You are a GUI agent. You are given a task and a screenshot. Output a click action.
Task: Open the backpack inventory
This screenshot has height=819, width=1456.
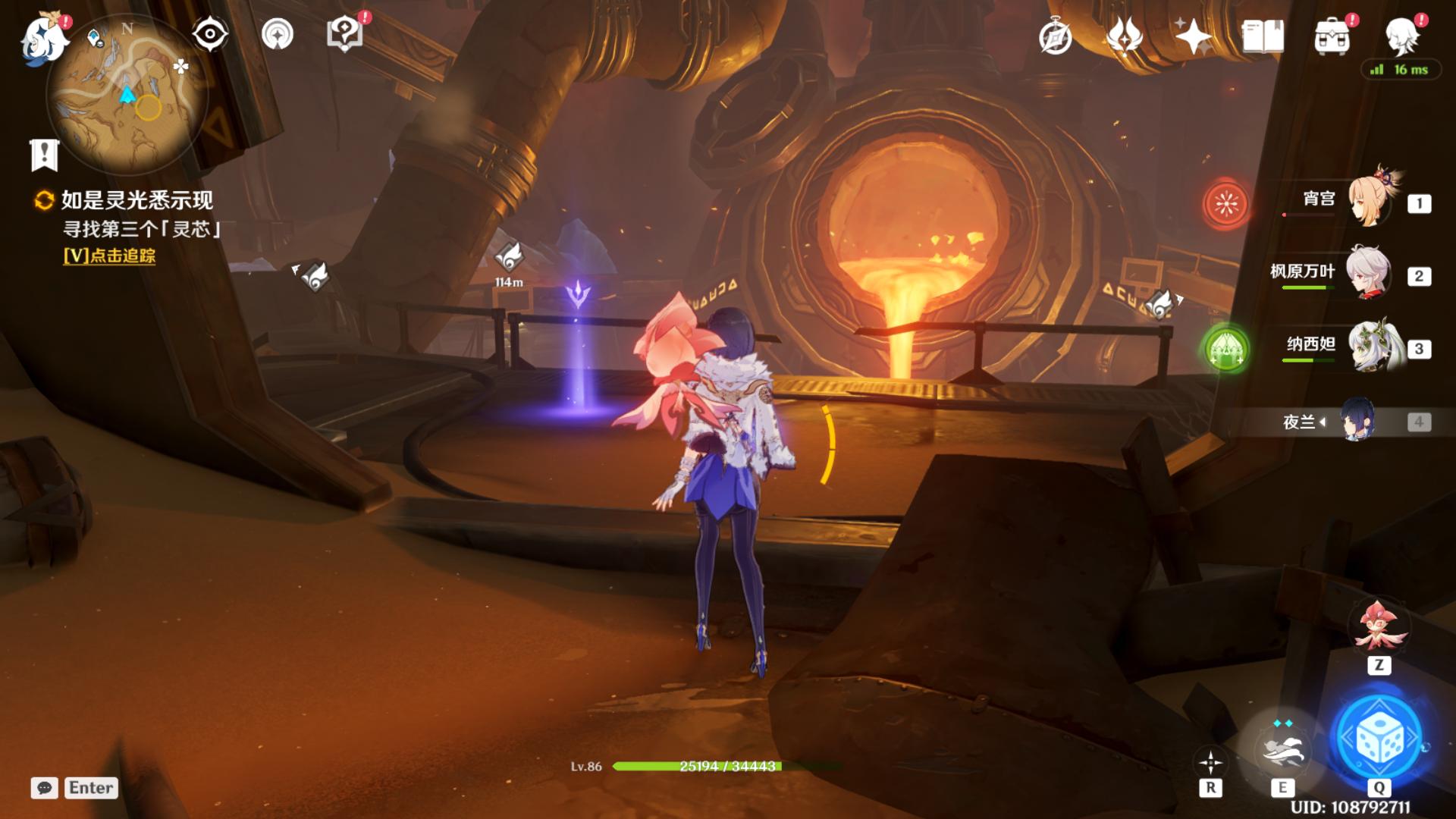(x=1332, y=36)
